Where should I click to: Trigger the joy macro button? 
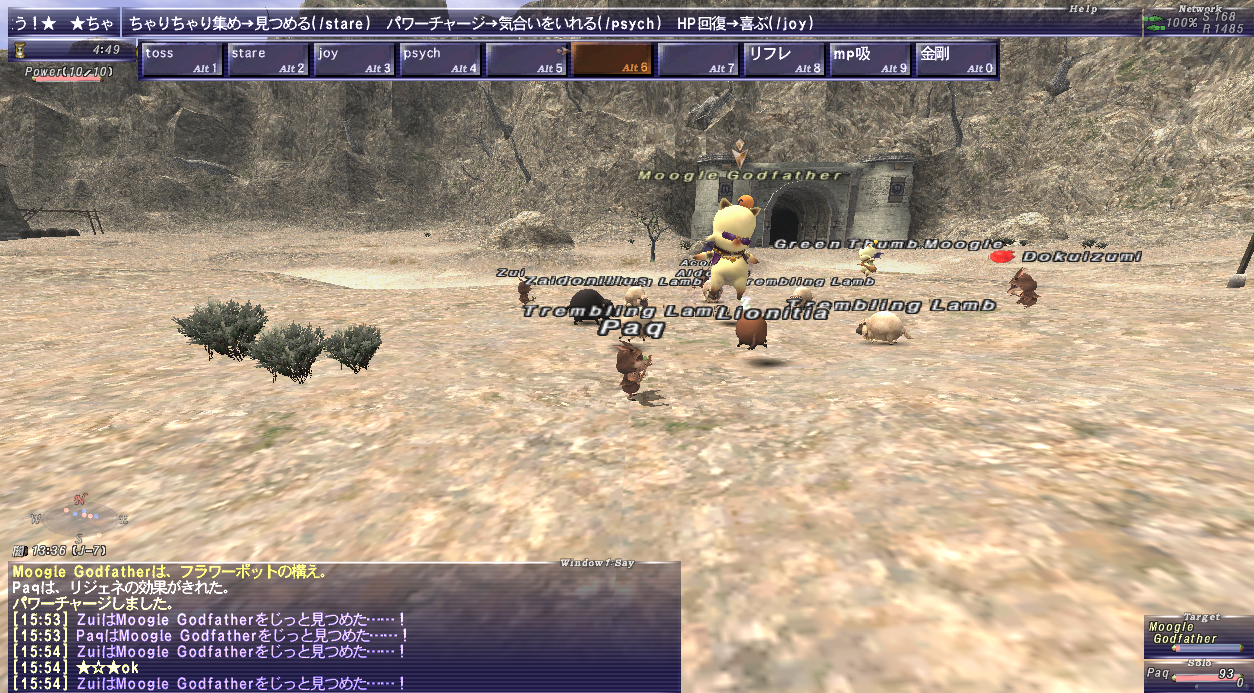click(354, 60)
